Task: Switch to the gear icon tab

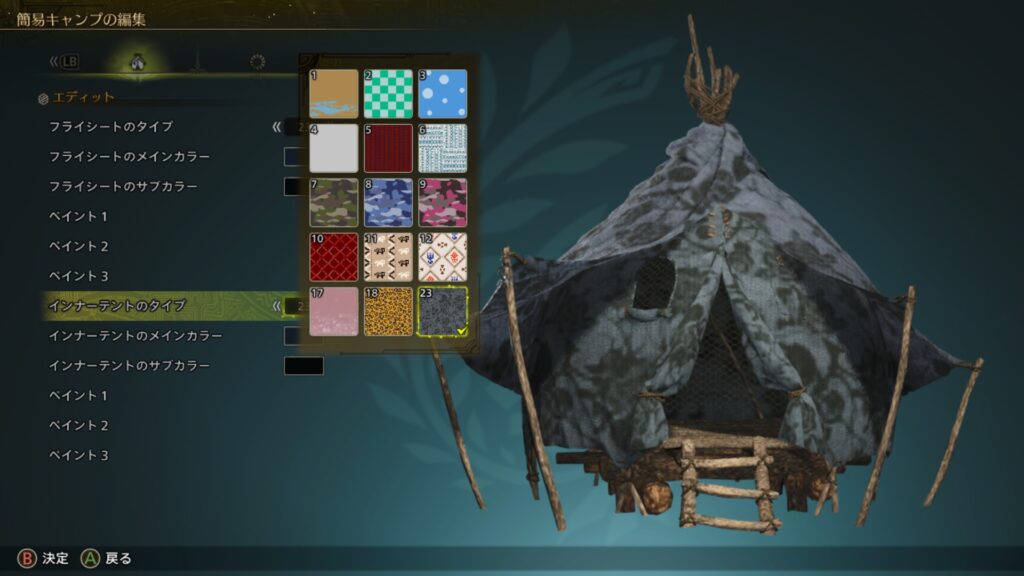Action: [257, 62]
